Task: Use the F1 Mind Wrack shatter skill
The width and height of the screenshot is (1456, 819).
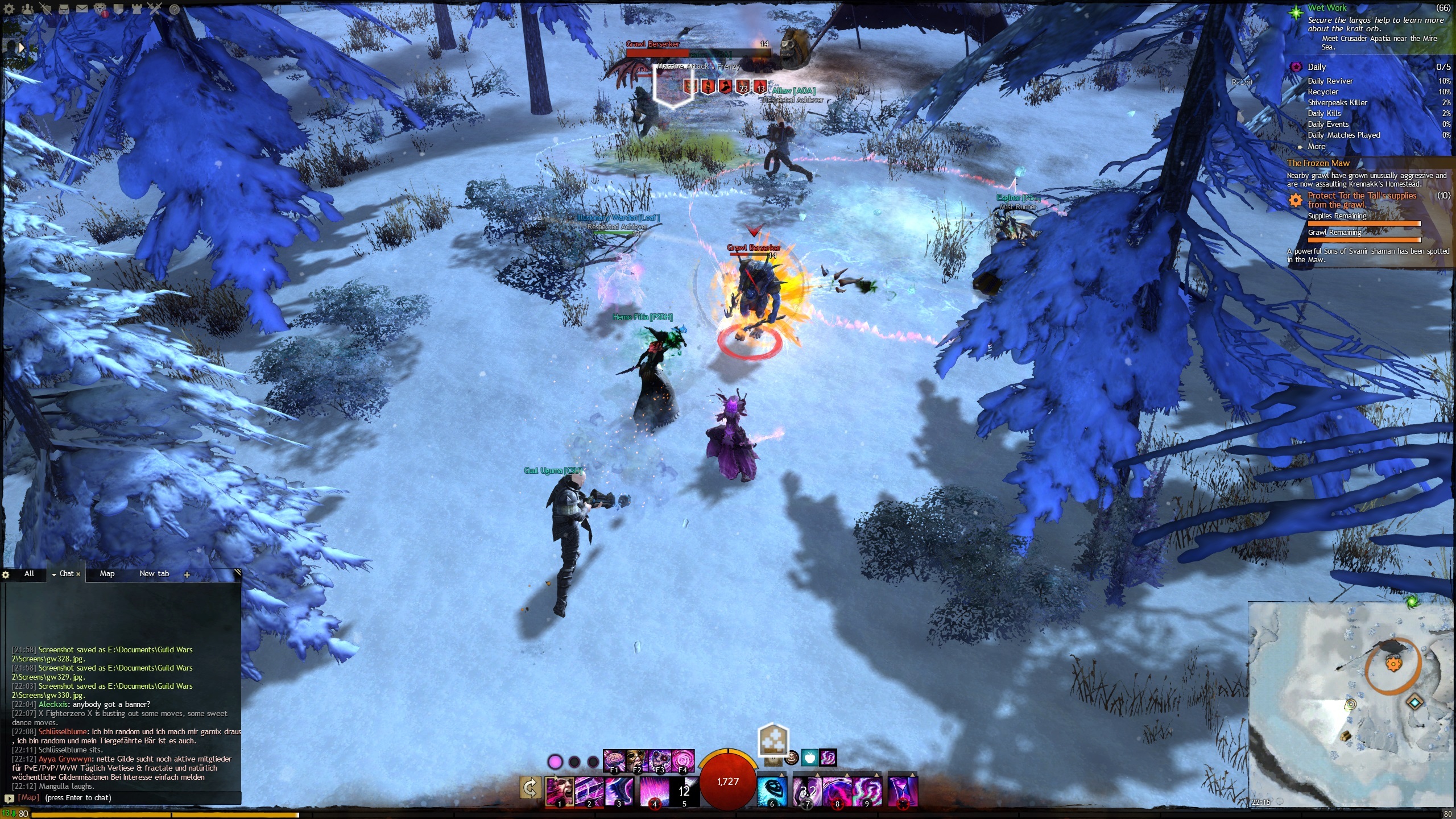Action: pyautogui.click(x=614, y=759)
